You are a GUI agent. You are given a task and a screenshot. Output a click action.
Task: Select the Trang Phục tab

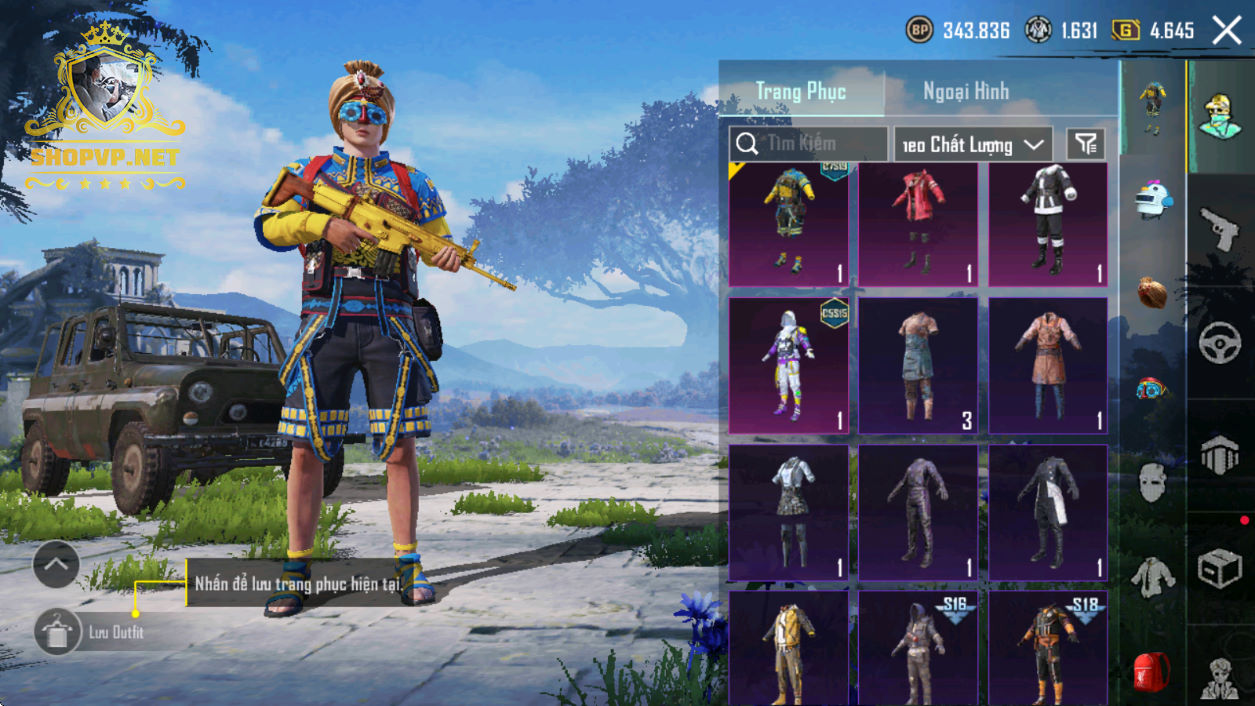(x=801, y=91)
